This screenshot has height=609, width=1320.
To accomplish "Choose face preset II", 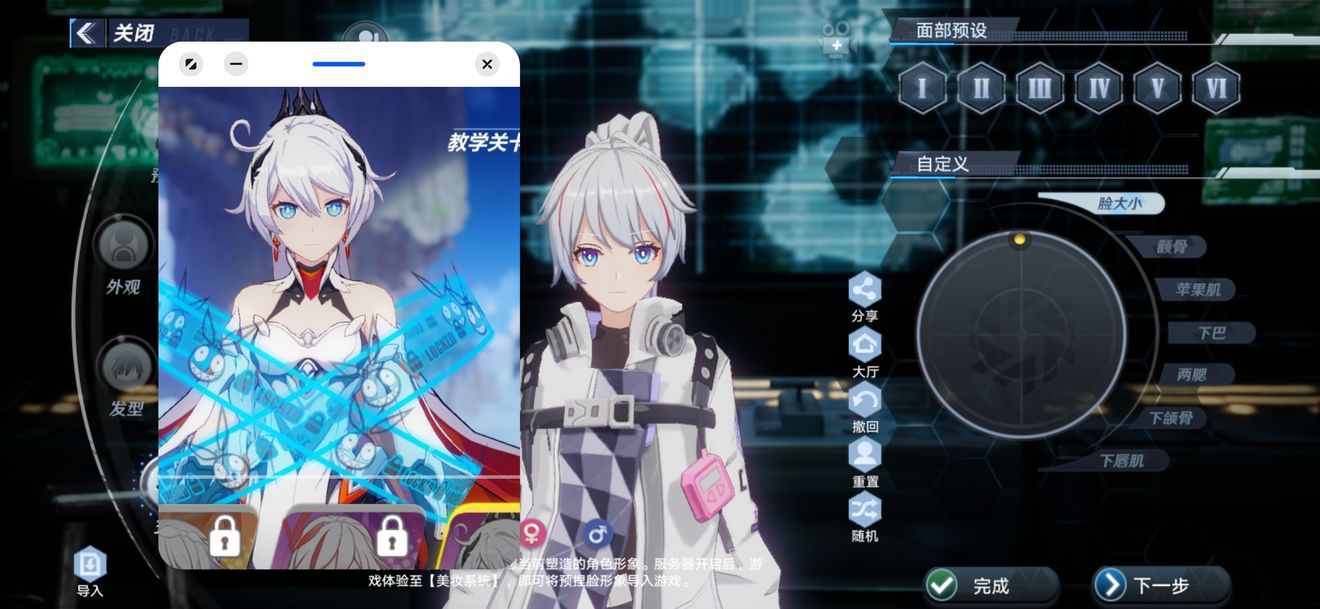I will (981, 89).
